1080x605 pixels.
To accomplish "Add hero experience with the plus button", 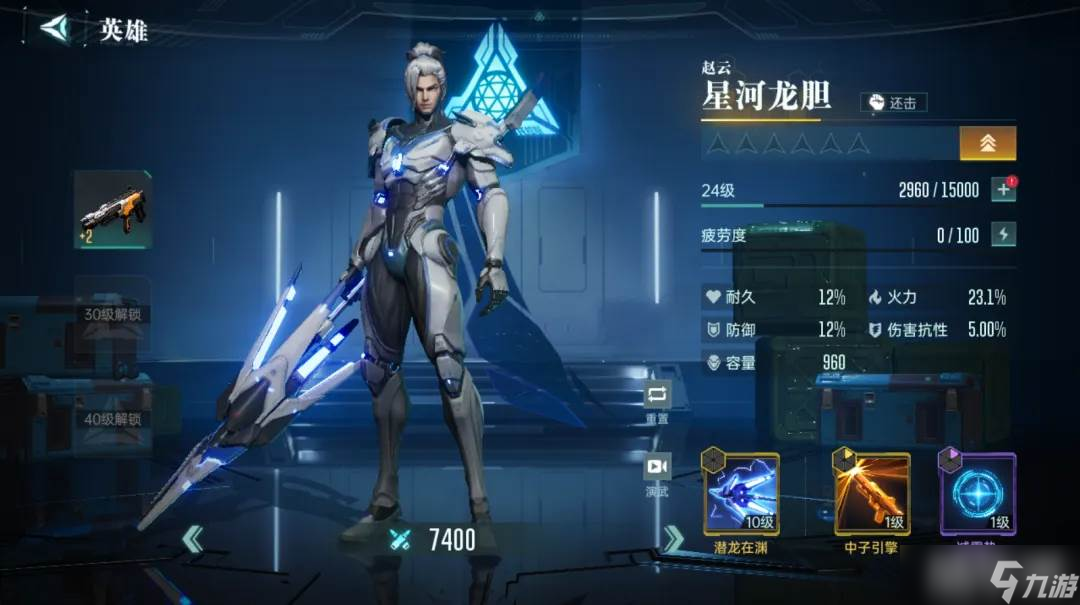I will [x=1003, y=190].
